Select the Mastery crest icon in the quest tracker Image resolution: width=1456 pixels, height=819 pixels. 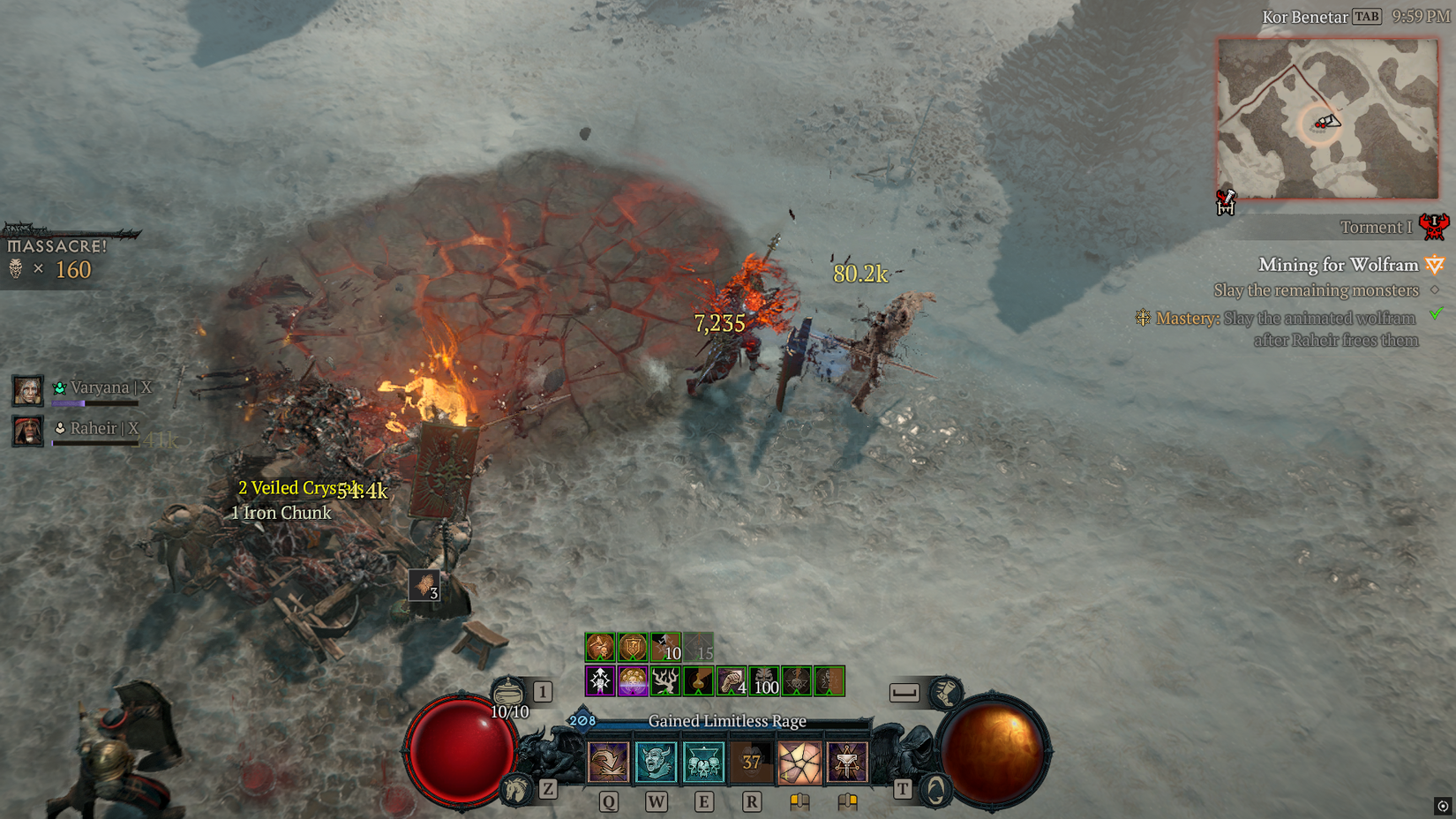tap(1142, 318)
